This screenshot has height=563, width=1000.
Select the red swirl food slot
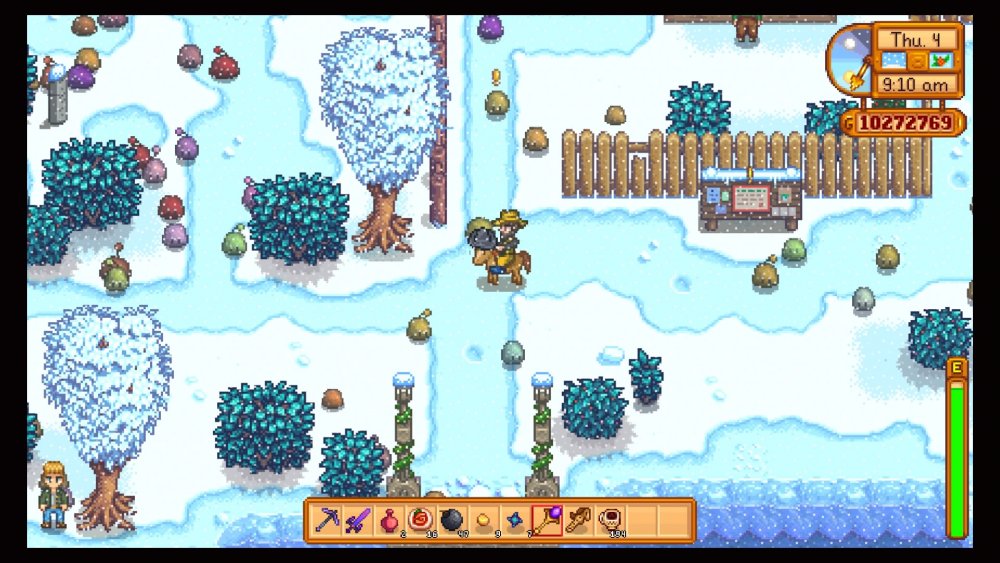[x=419, y=520]
